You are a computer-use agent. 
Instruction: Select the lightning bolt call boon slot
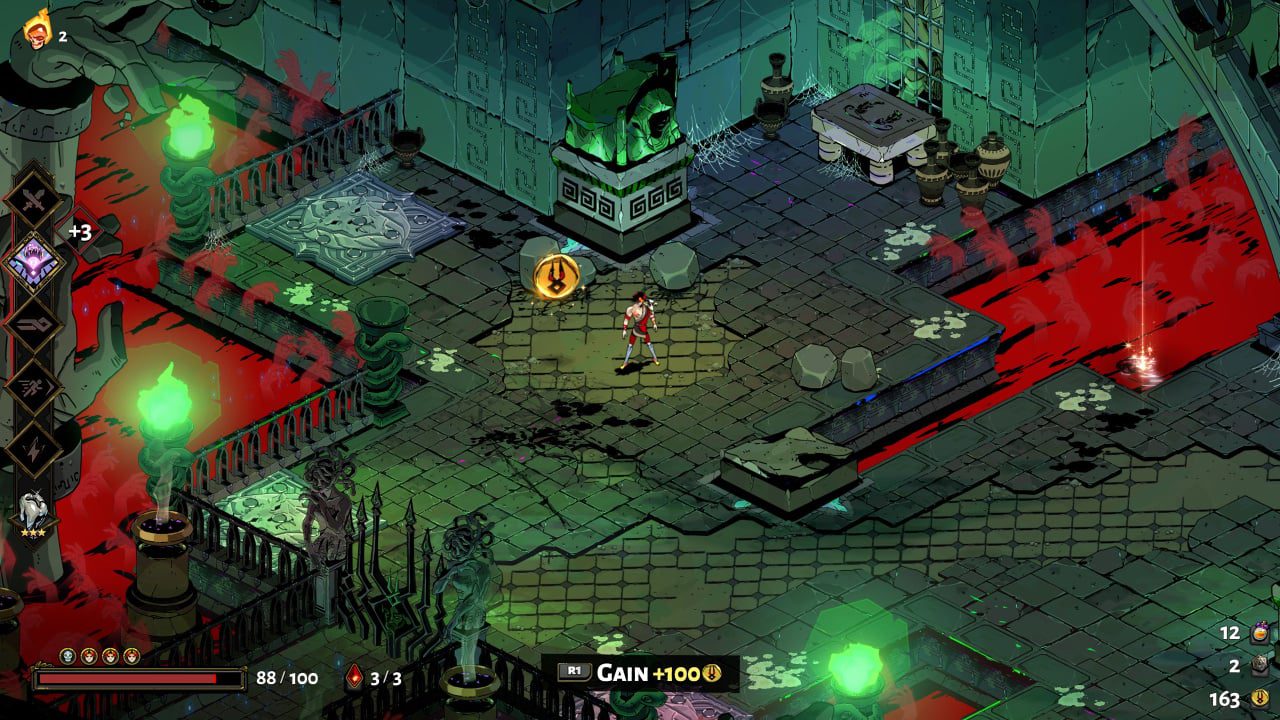[35, 449]
